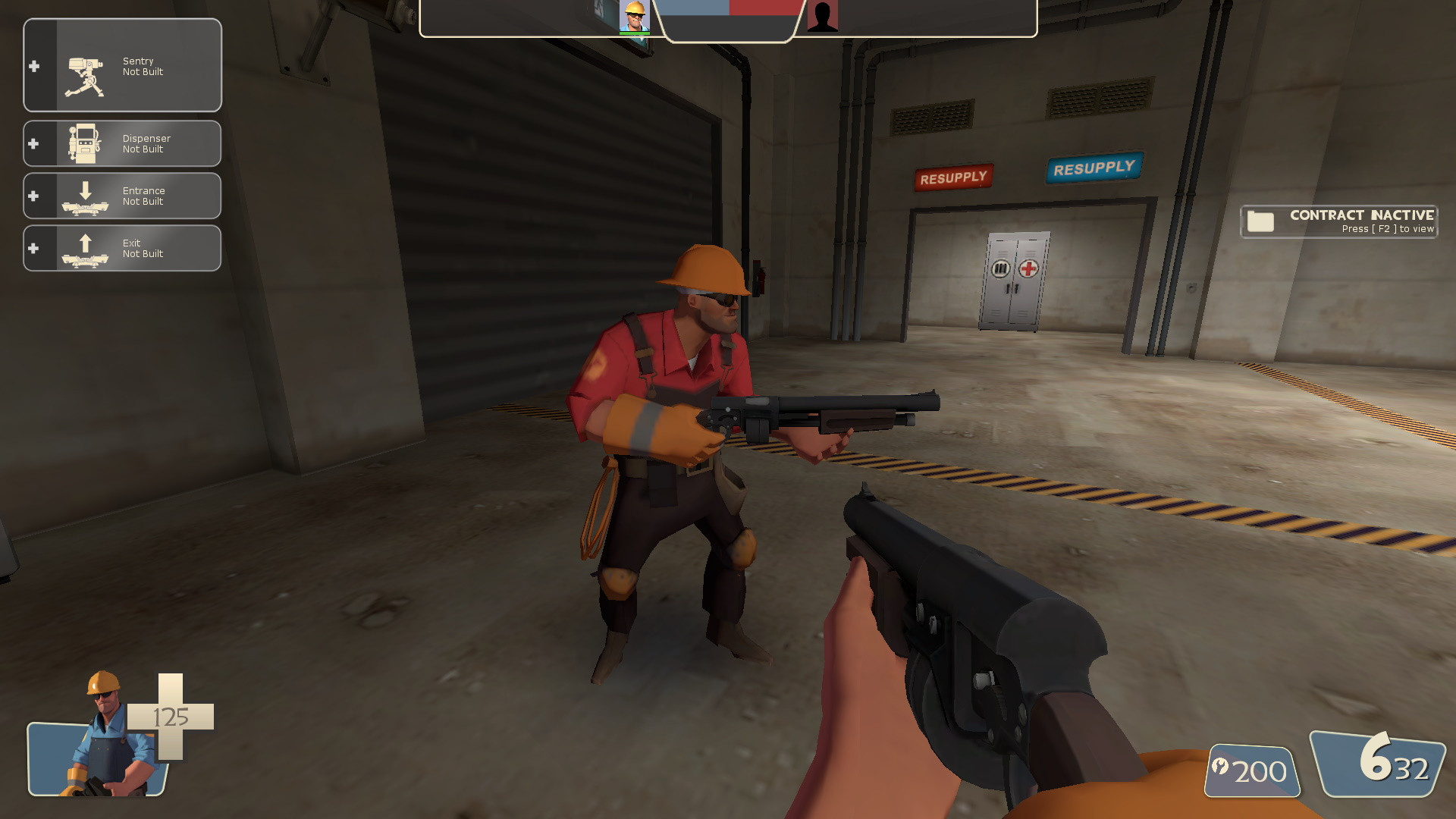
Task: Toggle the plus sign next to Dispenser
Action: pyautogui.click(x=33, y=143)
